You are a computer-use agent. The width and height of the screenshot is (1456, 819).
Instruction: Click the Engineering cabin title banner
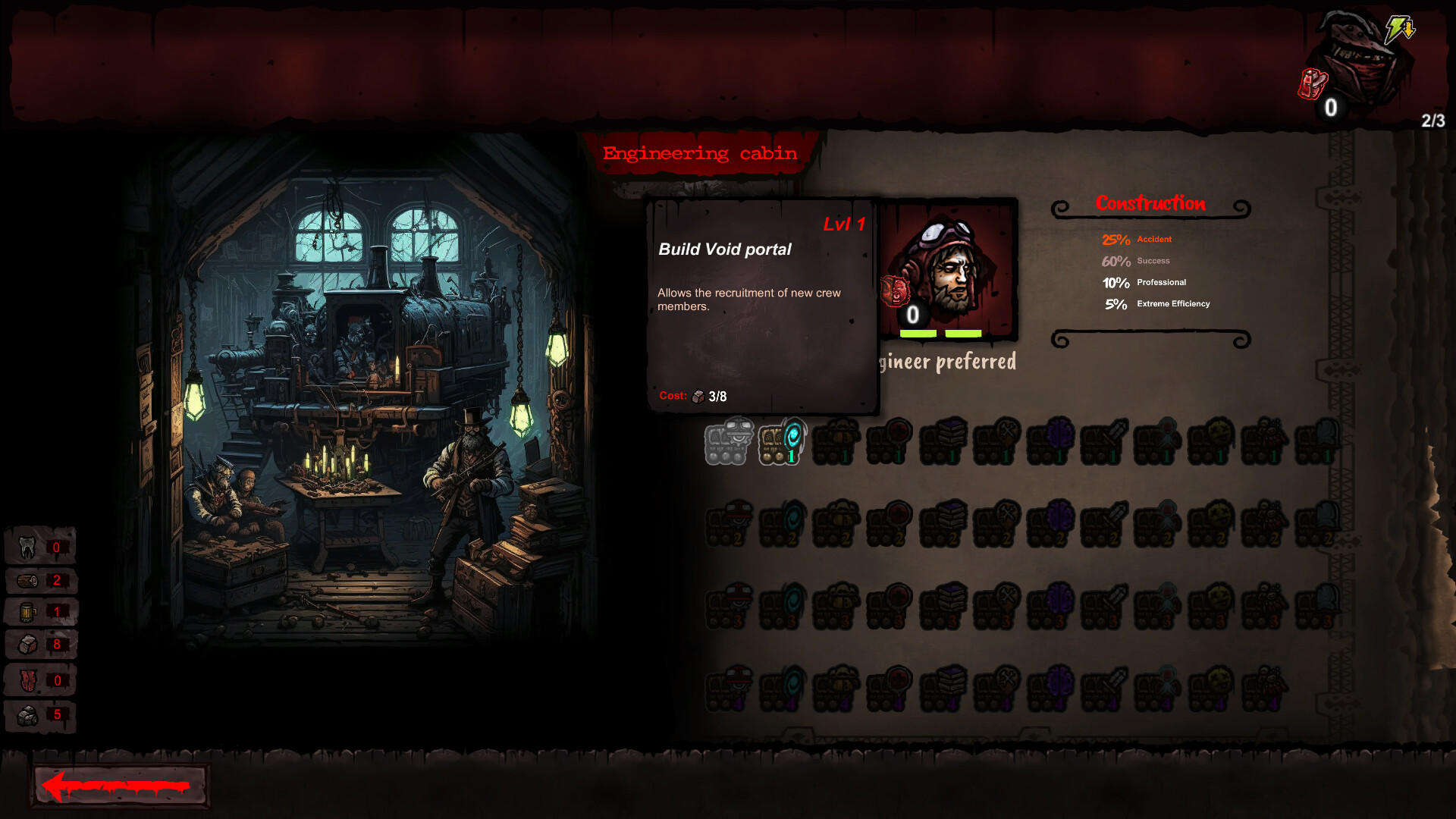pos(699,152)
